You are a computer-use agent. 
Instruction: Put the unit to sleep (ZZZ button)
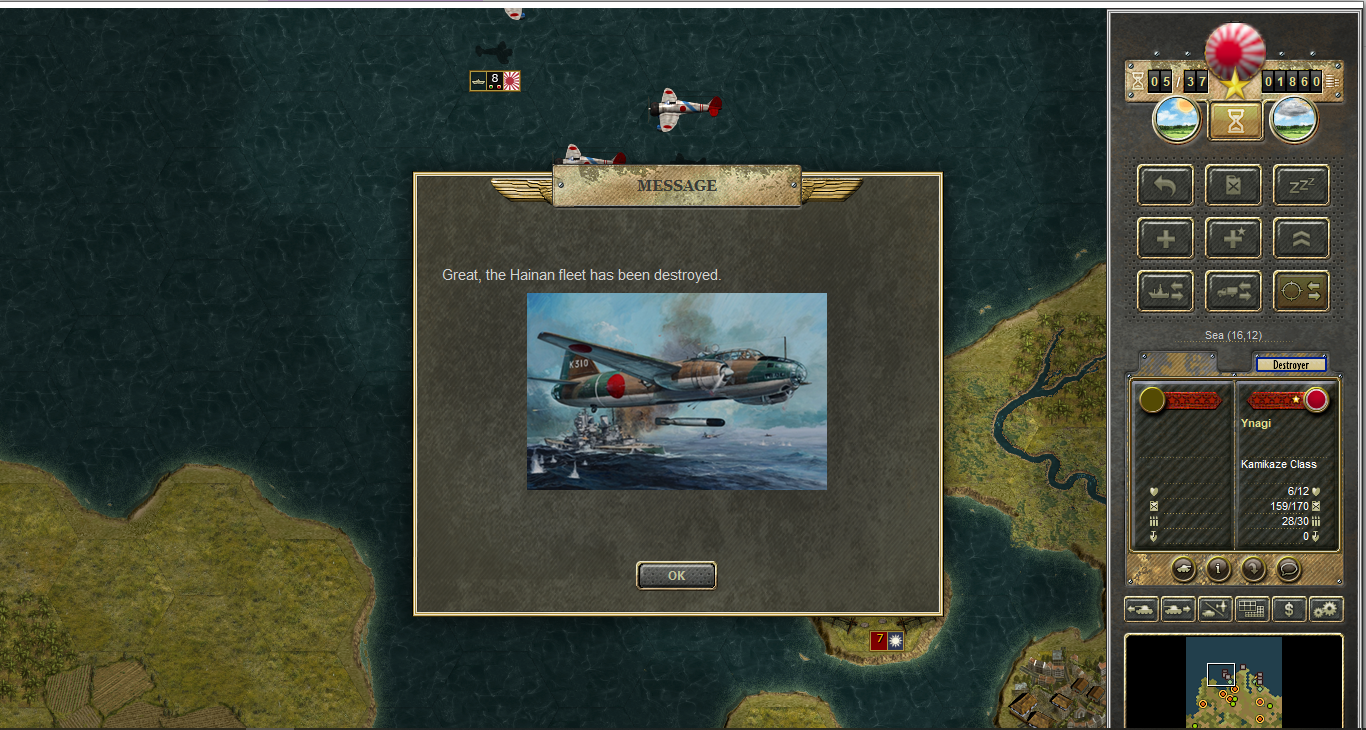[1301, 185]
